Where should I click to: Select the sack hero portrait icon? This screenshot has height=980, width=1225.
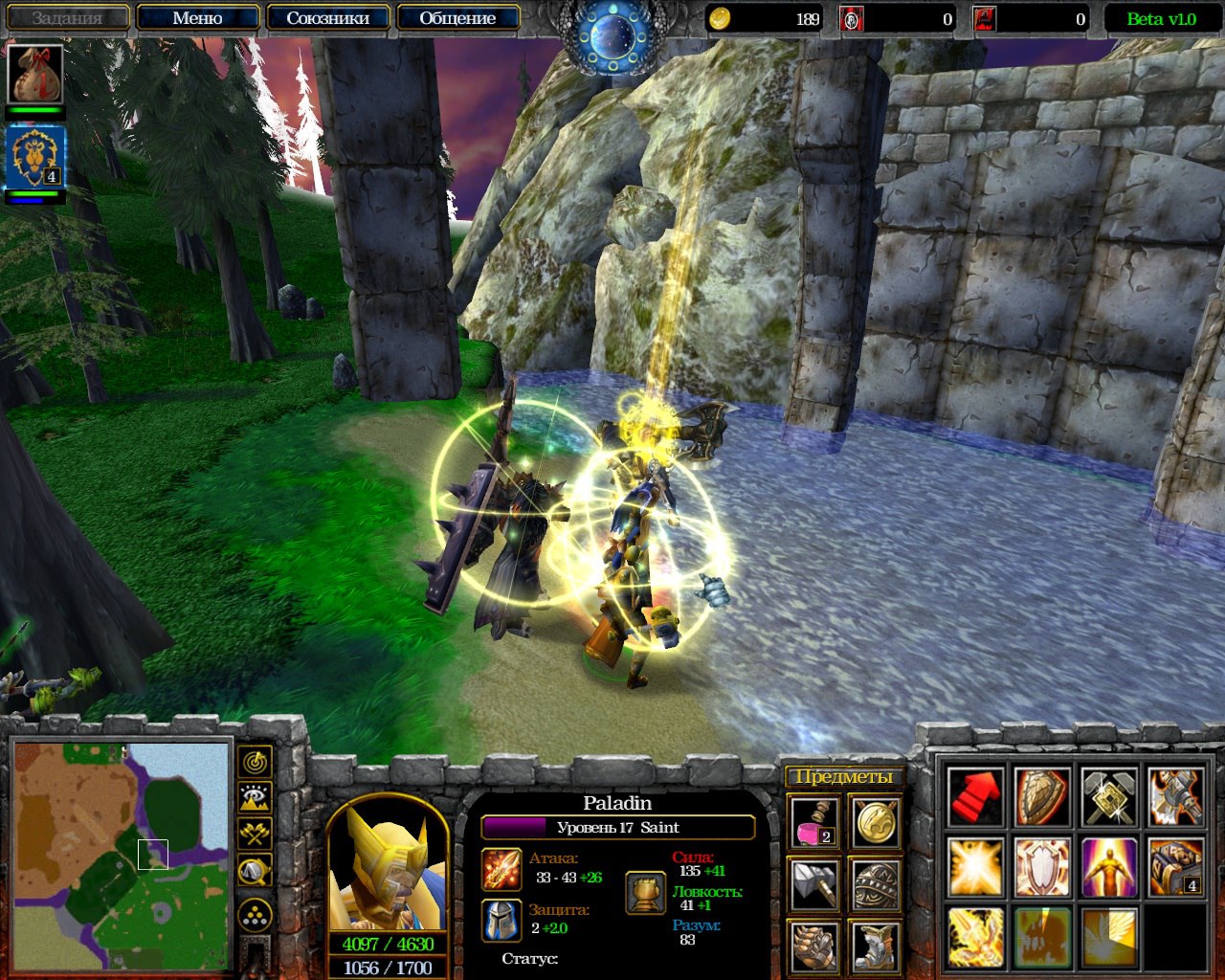tap(36, 74)
